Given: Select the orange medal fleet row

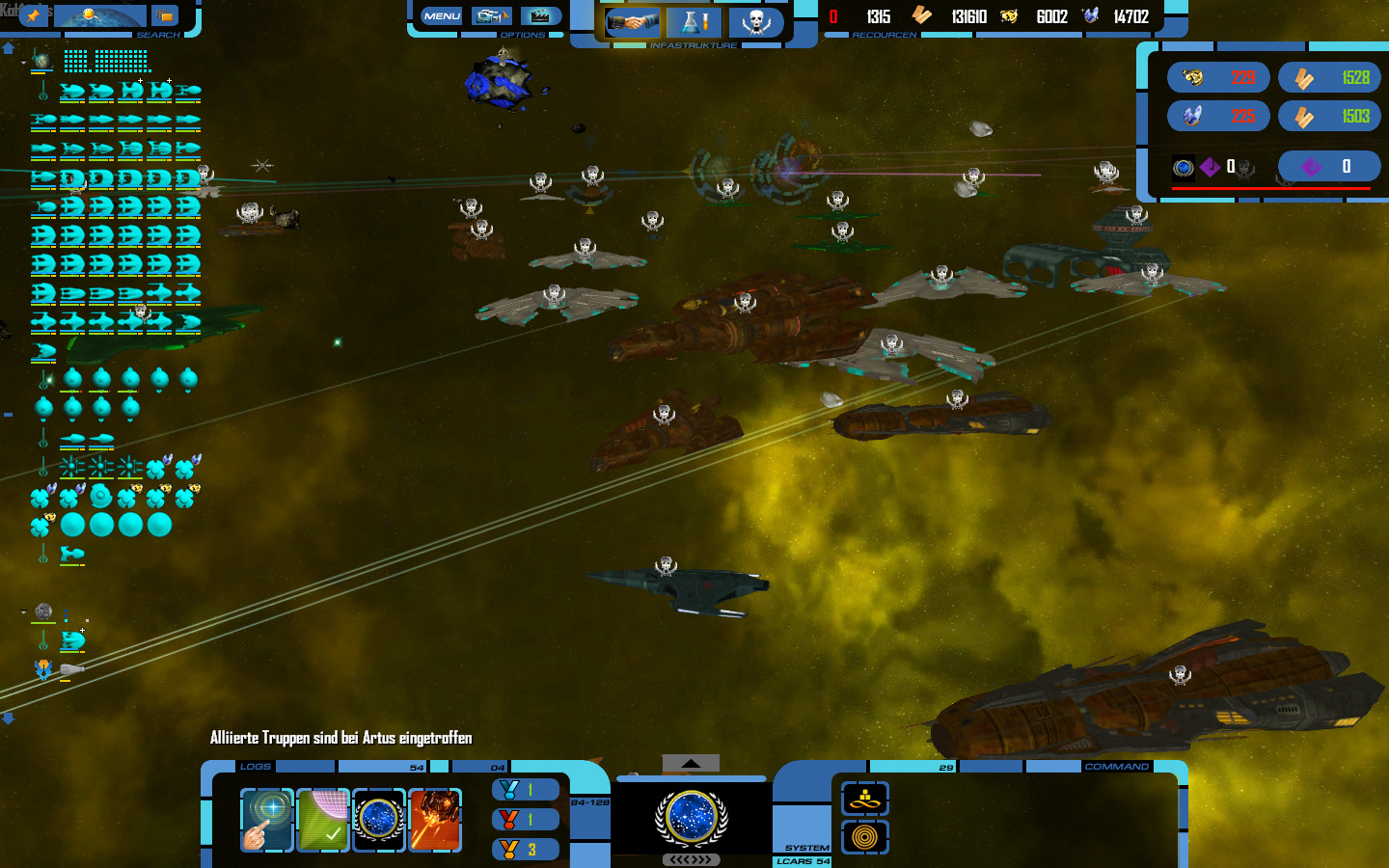Looking at the screenshot, I should [x=525, y=850].
